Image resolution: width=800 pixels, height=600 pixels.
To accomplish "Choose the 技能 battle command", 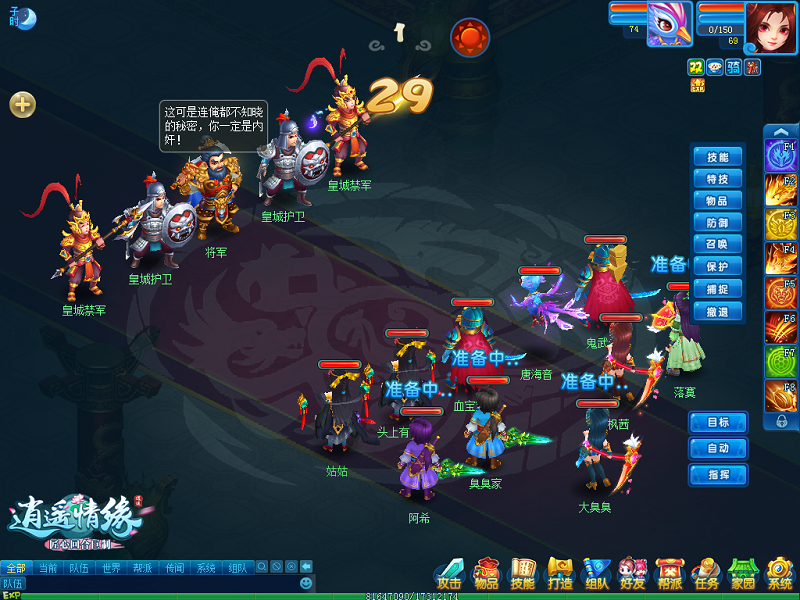I will pyautogui.click(x=717, y=157).
